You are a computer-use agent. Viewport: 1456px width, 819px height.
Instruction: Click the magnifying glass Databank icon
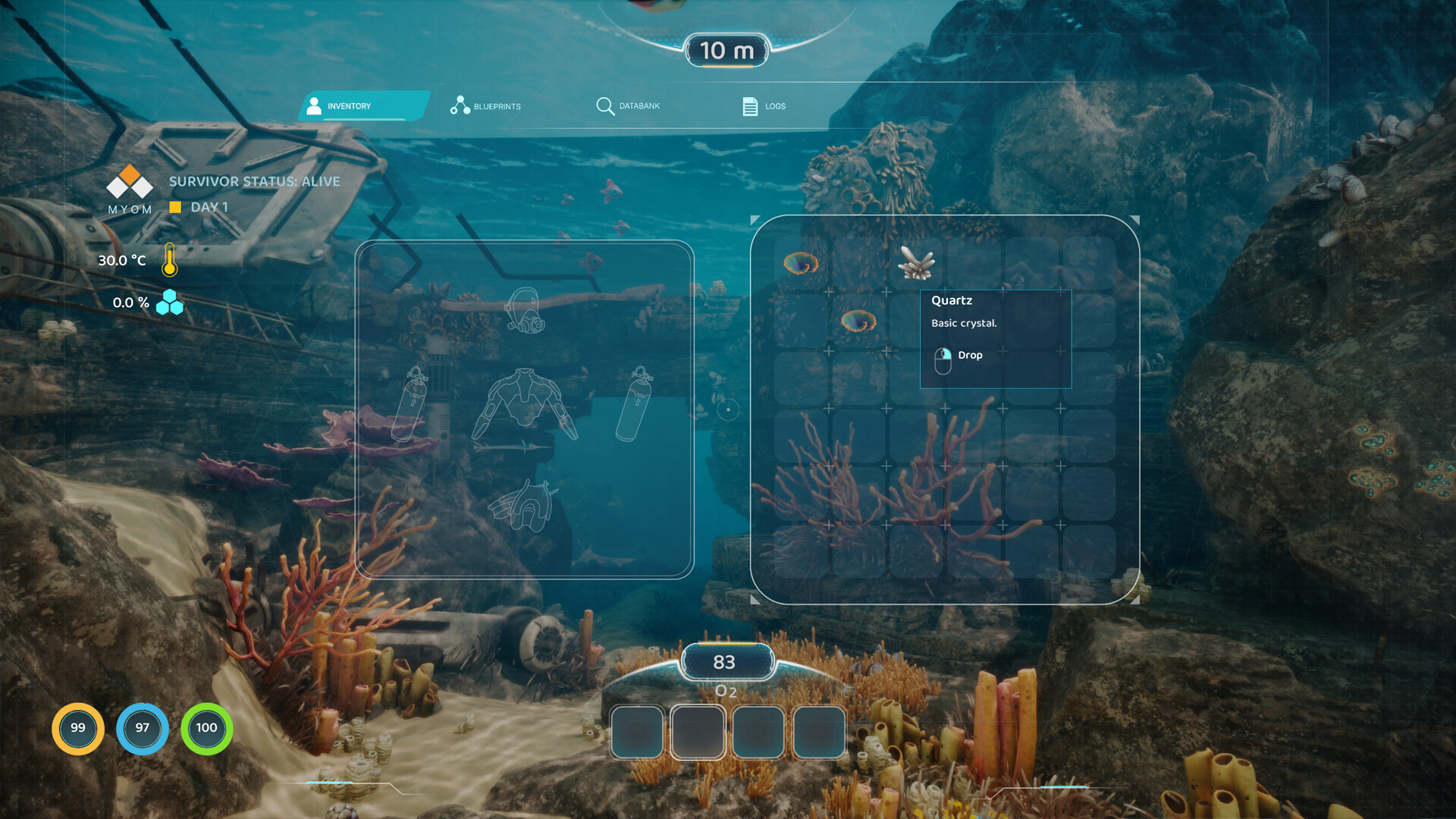(x=605, y=106)
